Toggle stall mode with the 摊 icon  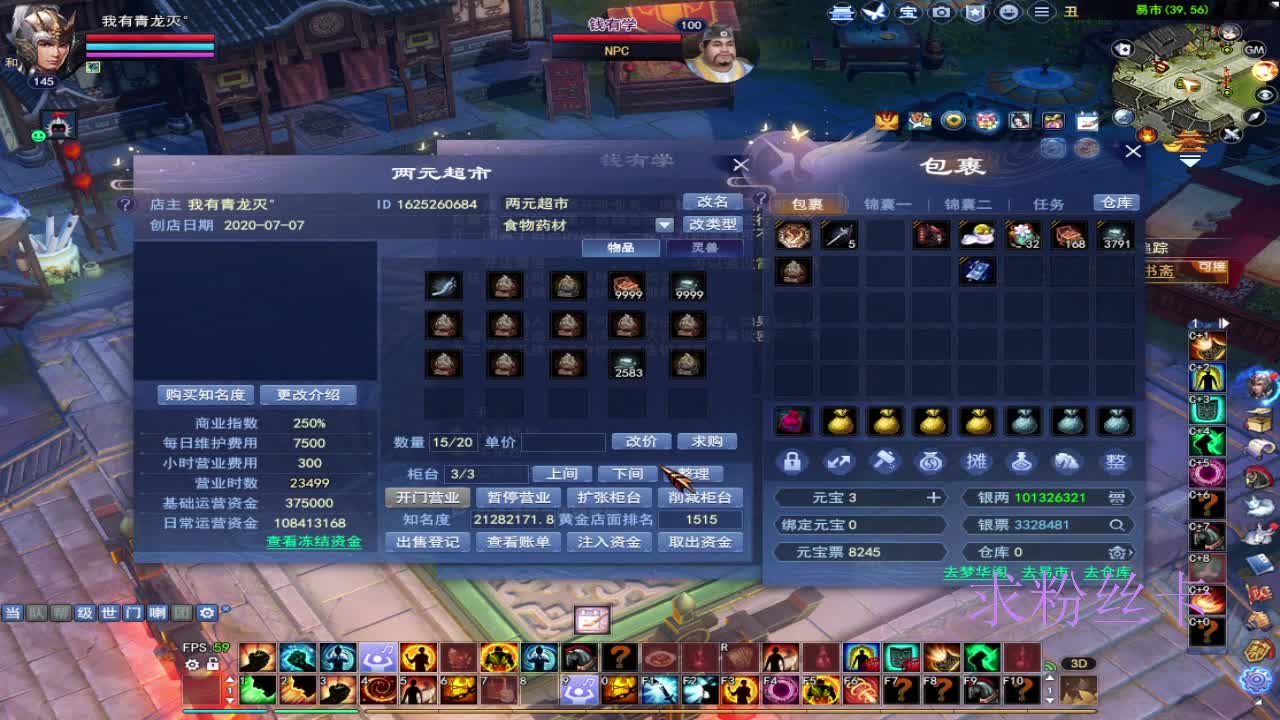[x=976, y=462]
